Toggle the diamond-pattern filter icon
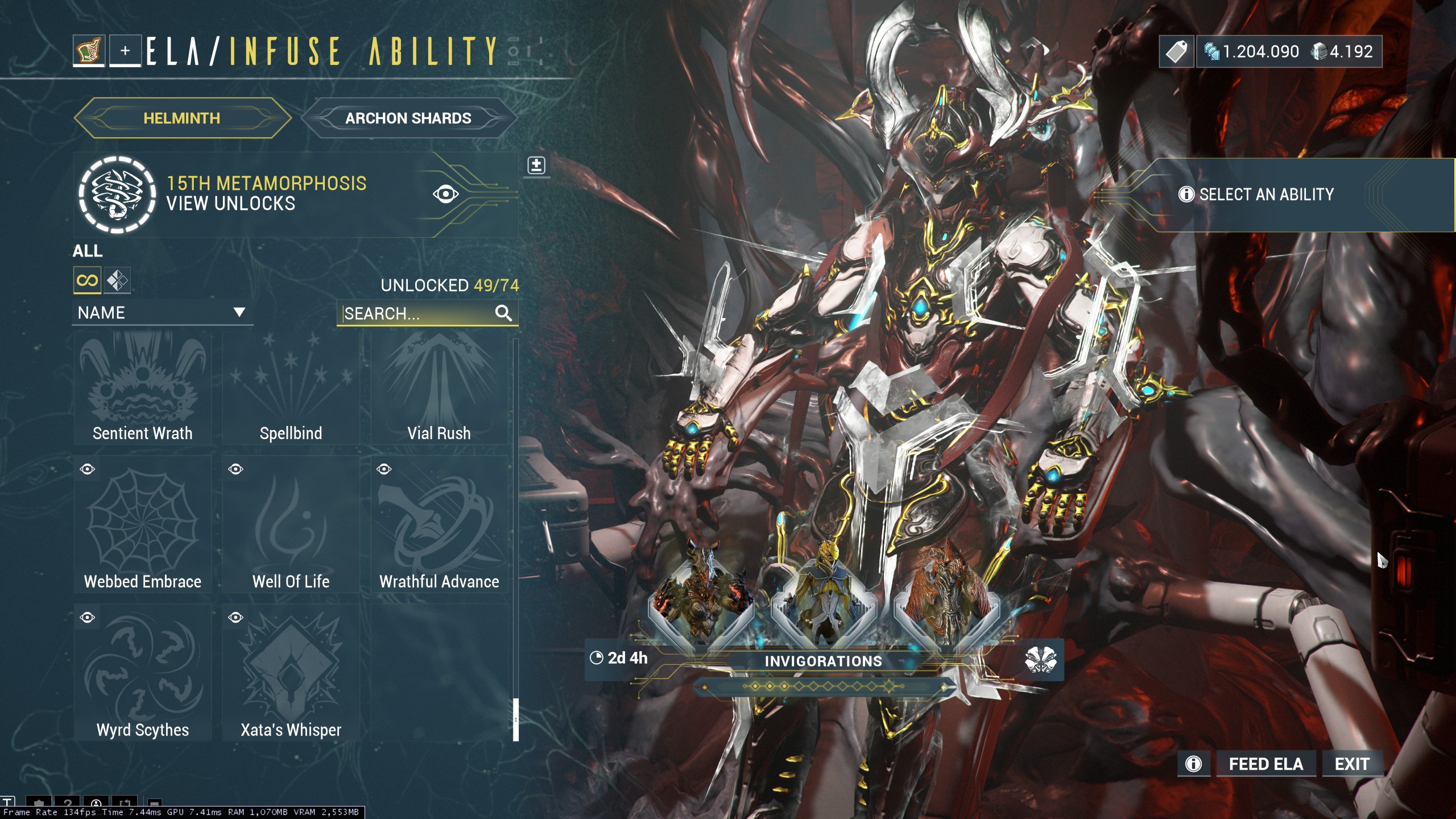1456x819 pixels. [x=117, y=280]
